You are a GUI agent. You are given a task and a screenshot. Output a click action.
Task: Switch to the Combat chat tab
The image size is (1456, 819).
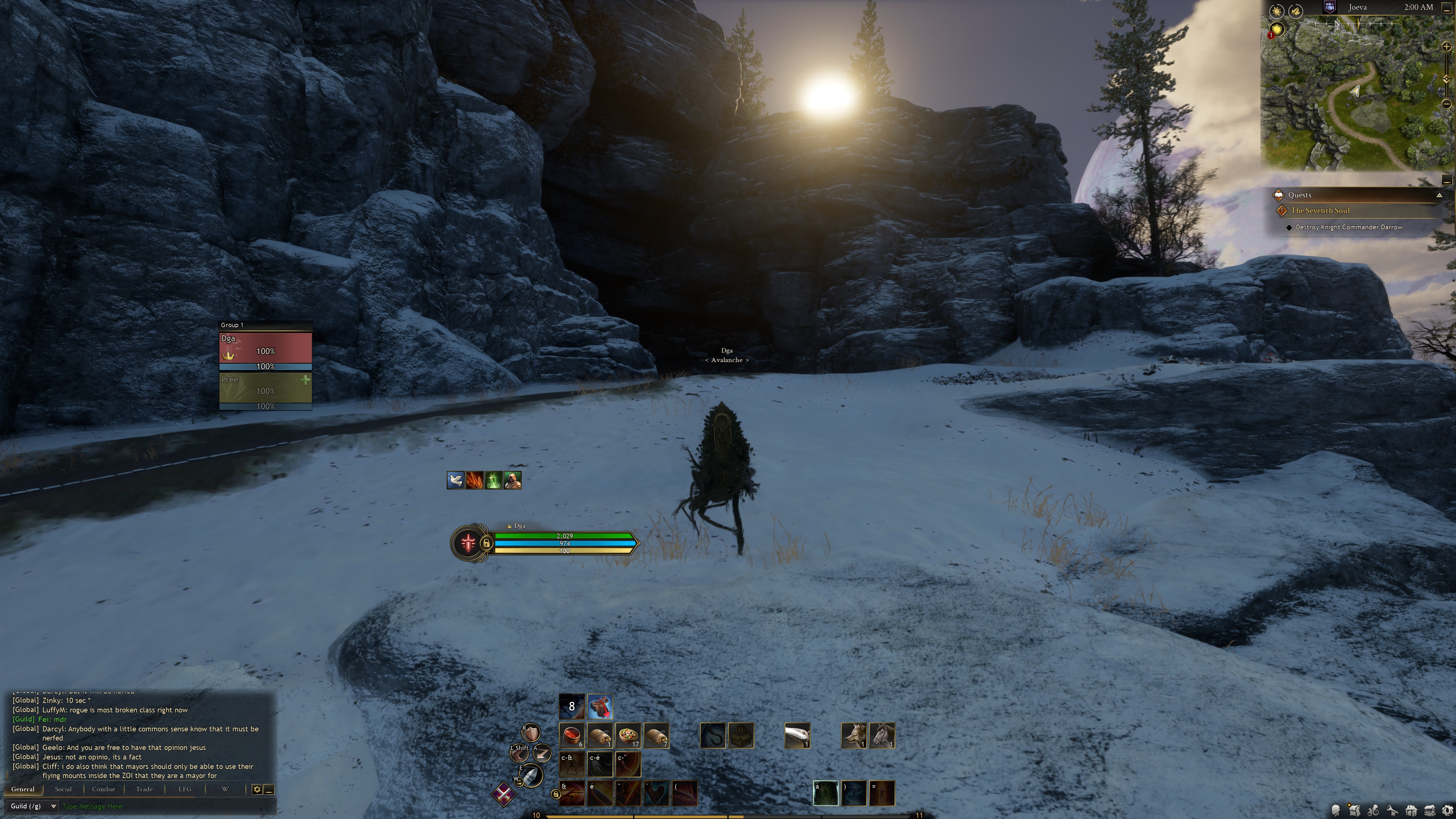104,789
